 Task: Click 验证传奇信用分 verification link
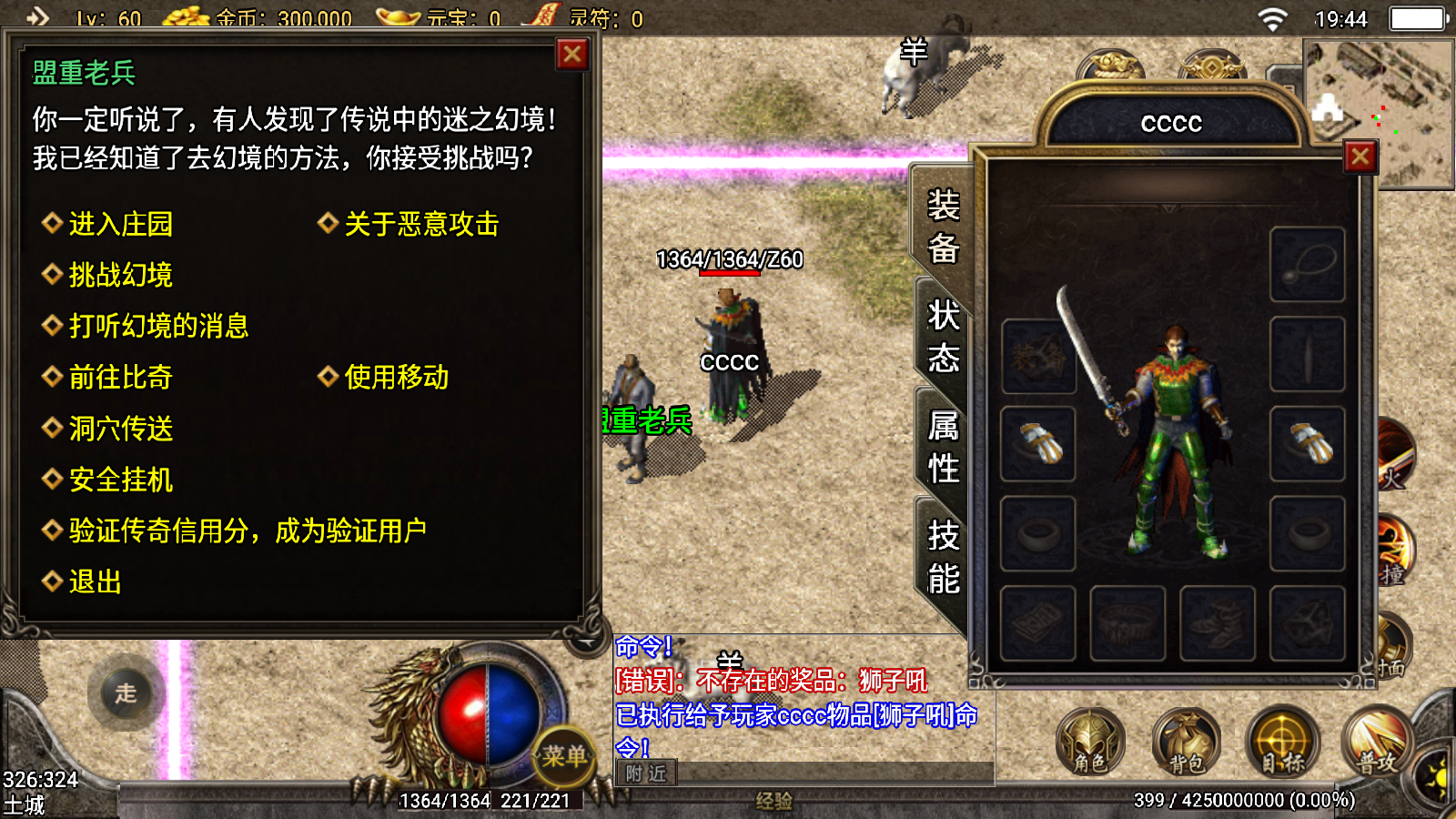click(x=248, y=531)
